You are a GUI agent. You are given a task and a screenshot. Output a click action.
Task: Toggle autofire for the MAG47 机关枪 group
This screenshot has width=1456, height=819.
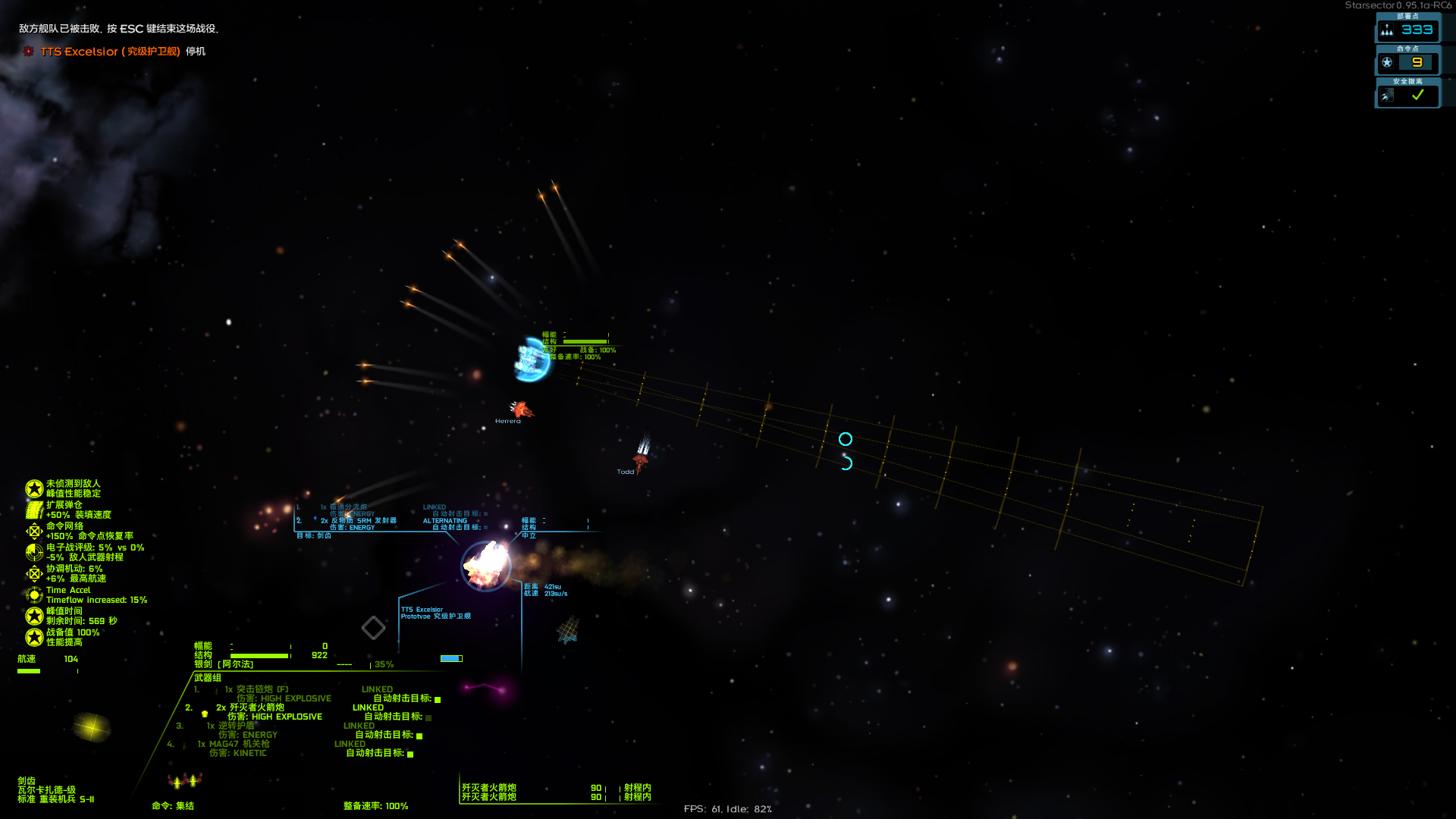[410, 754]
